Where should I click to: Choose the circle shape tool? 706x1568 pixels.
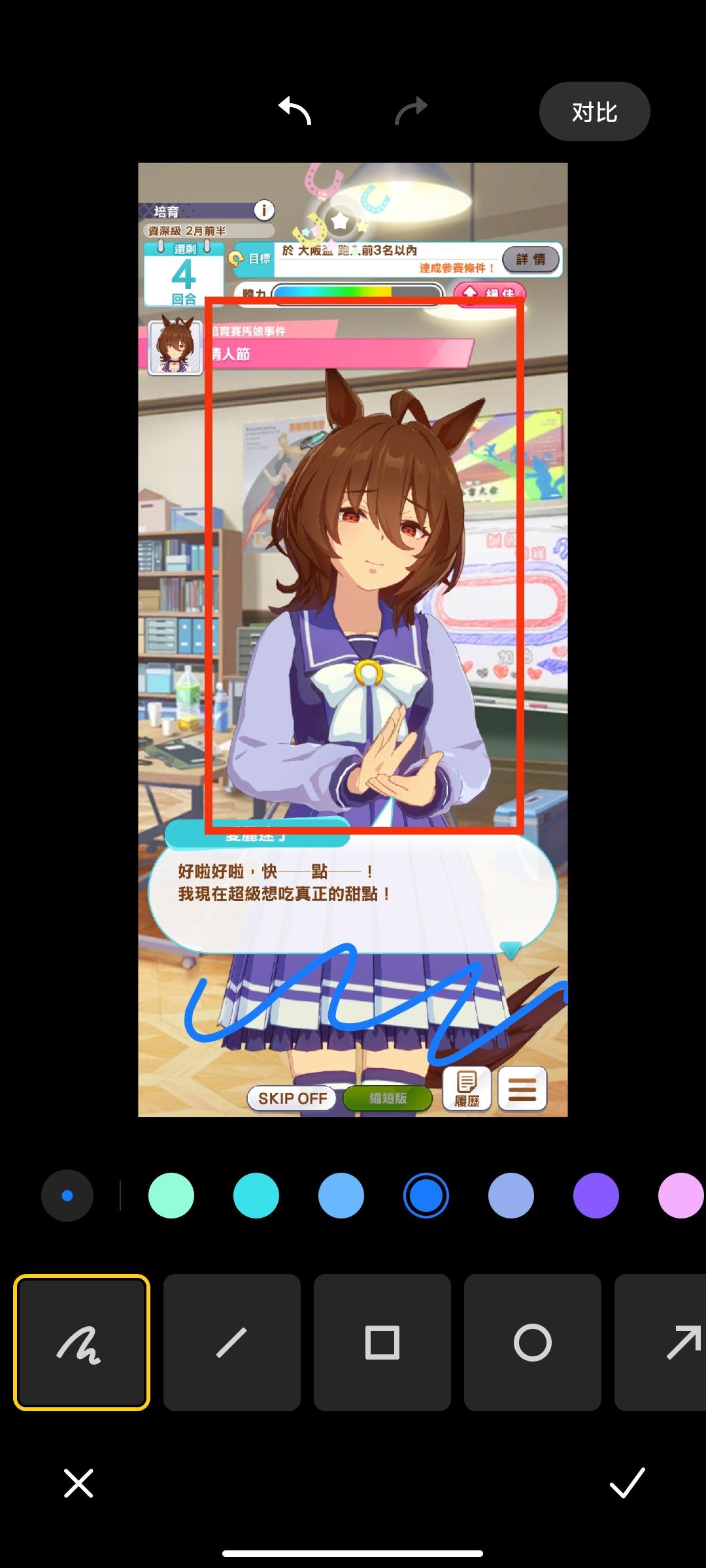click(533, 1343)
